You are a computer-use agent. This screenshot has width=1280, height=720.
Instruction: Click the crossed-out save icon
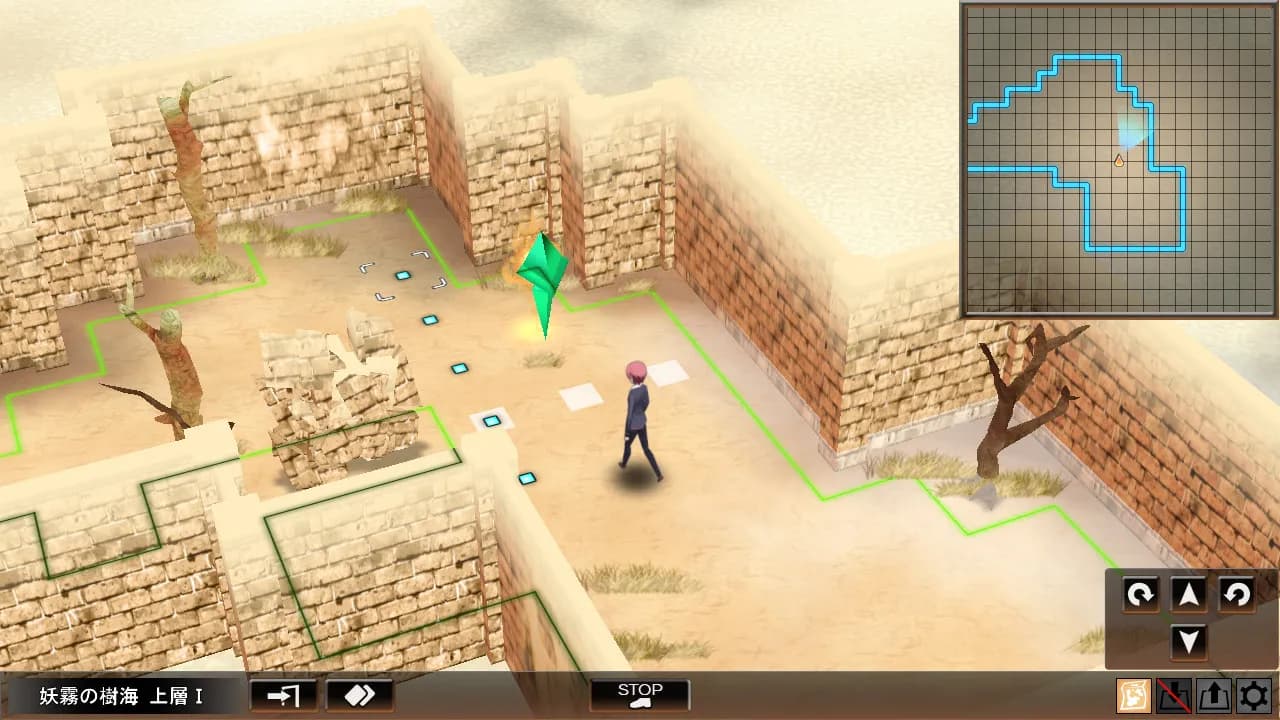(x=1173, y=695)
